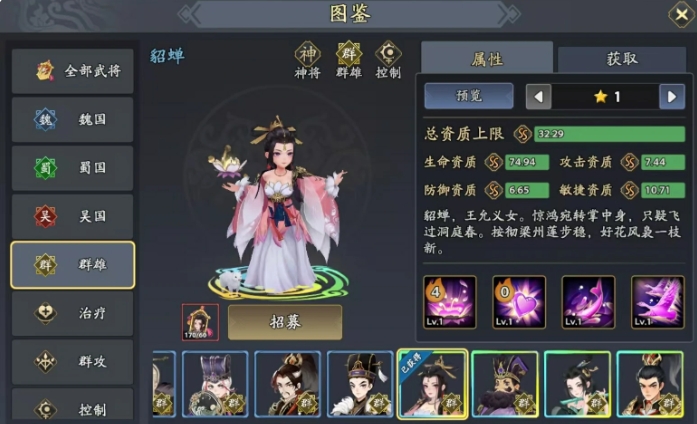Increase star level with right arrow

tap(671, 97)
